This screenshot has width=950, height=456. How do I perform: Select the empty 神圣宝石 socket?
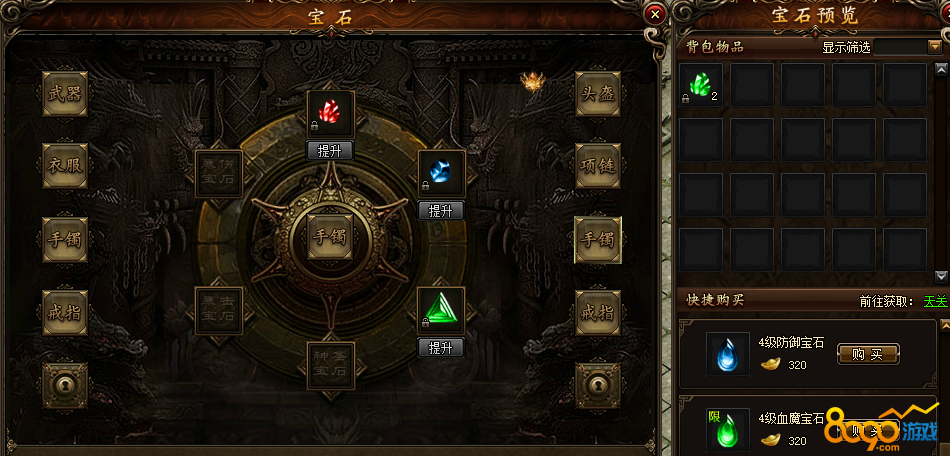pyautogui.click(x=330, y=366)
